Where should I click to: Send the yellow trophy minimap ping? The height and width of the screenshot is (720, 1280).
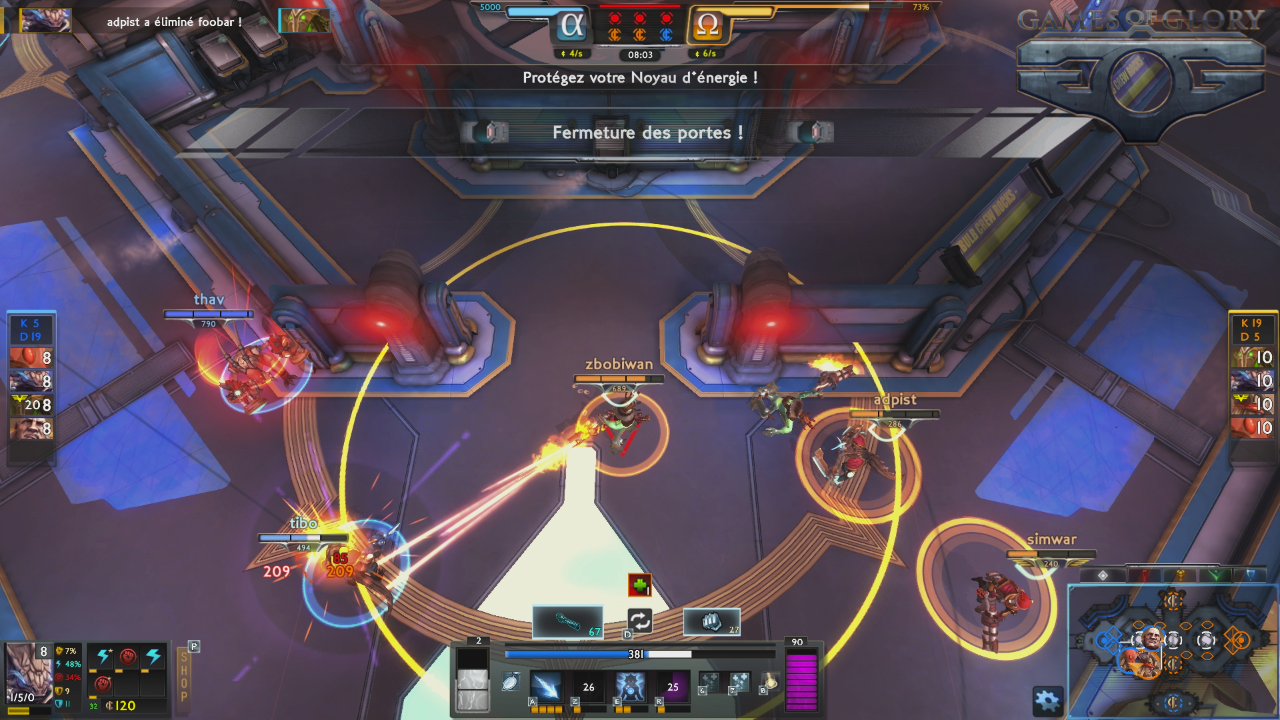1179,575
